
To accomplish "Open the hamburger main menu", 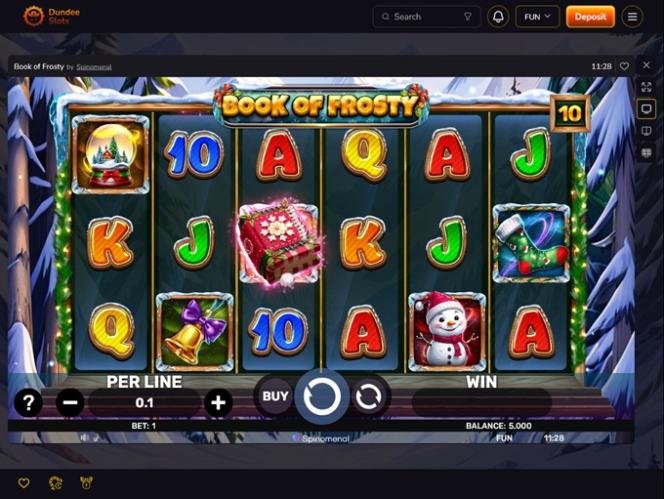I will click(x=632, y=16).
